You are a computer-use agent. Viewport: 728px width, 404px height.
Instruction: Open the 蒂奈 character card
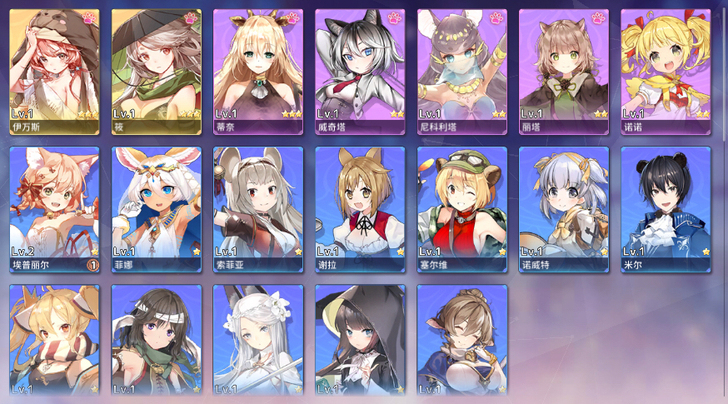coord(258,66)
